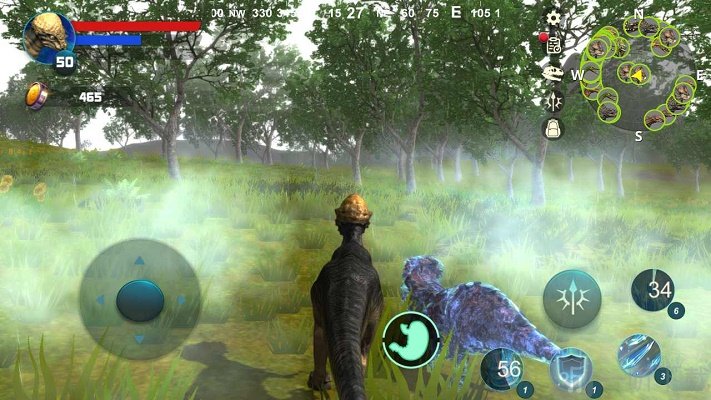Tap the virtual movement joystick

click(139, 299)
